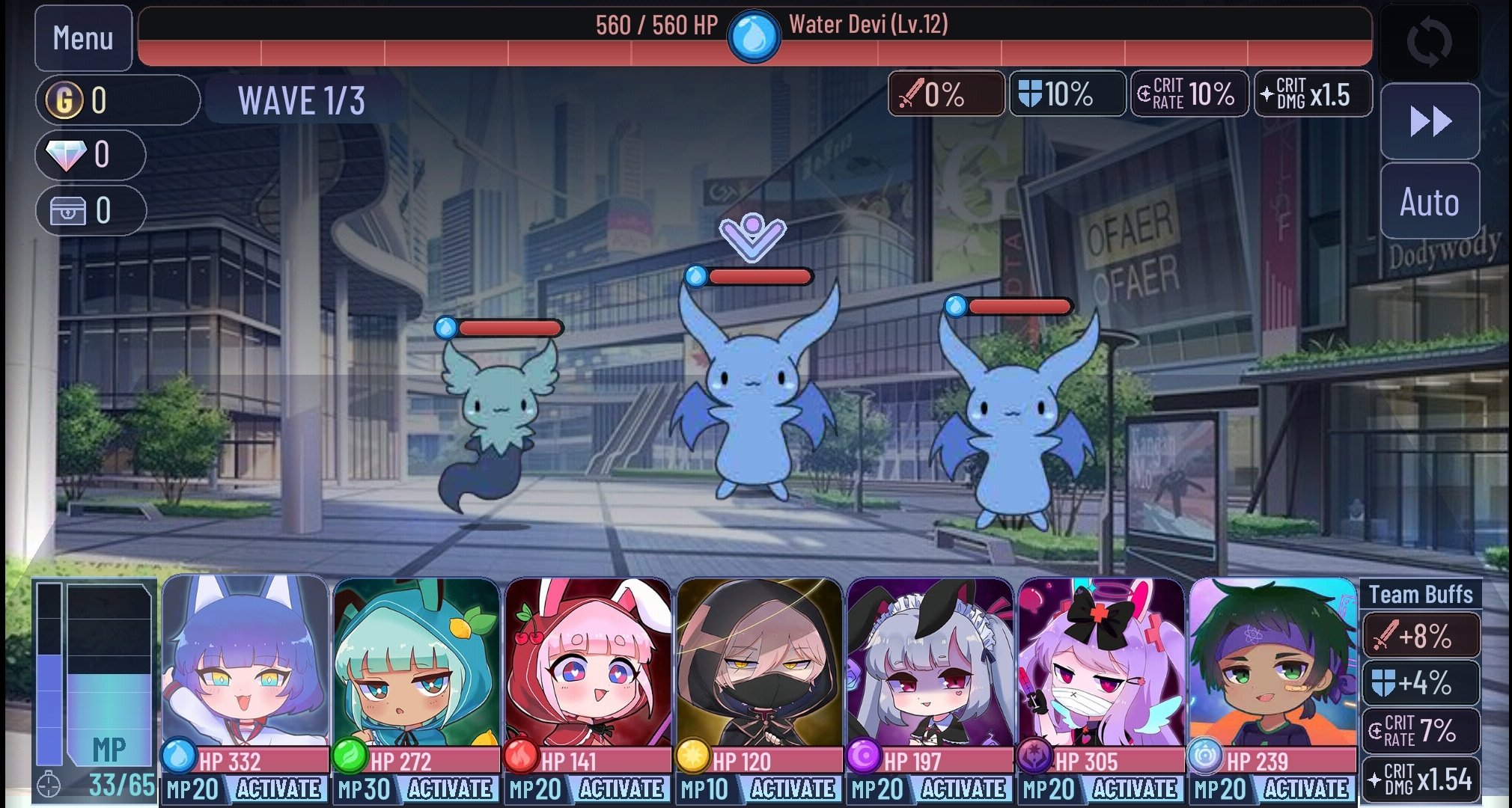
Task: Enable Auto battle mode
Action: pyautogui.click(x=1430, y=202)
